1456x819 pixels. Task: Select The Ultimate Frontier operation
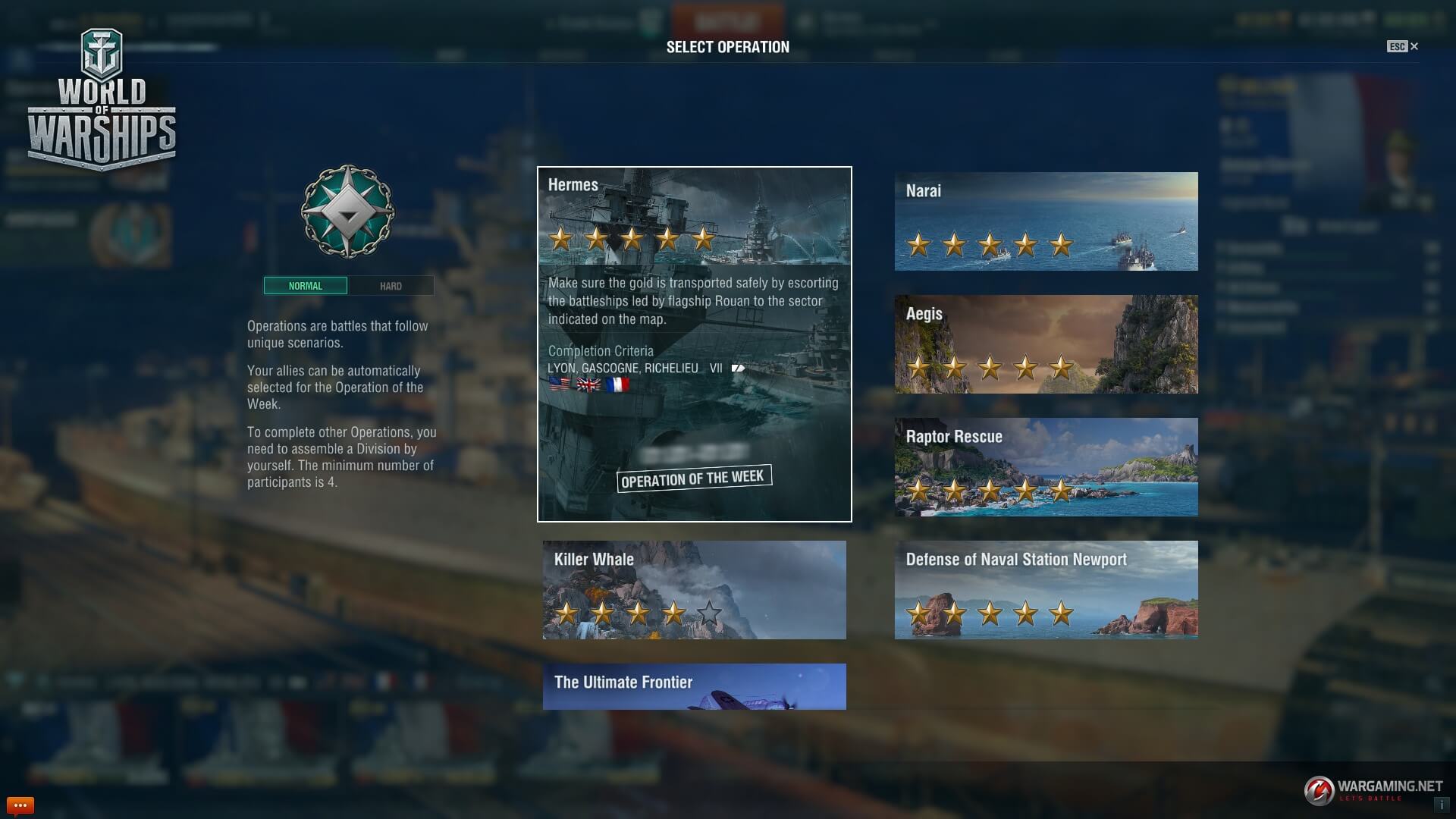click(x=694, y=687)
